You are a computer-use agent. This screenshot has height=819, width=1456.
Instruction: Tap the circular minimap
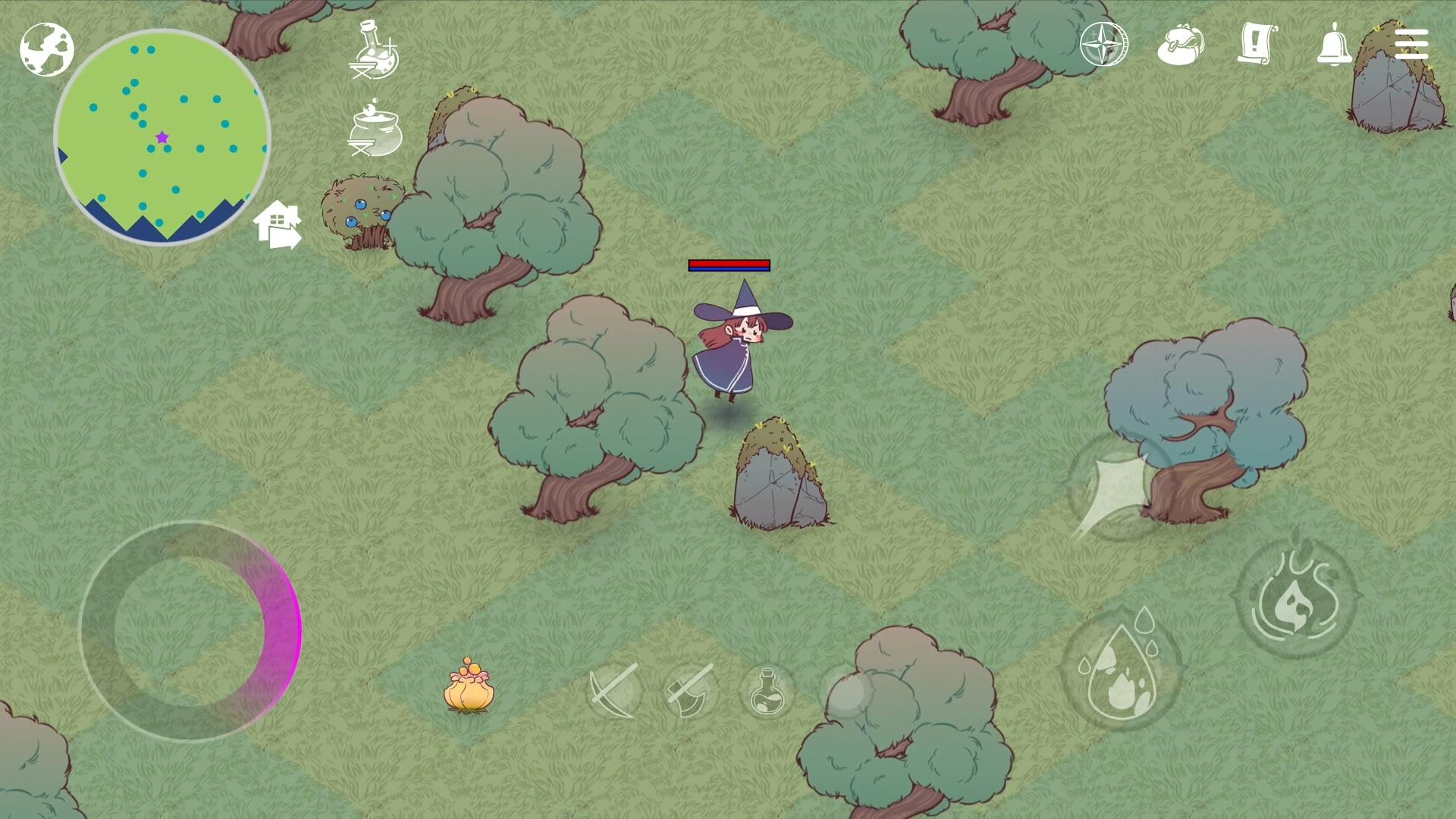[161, 136]
